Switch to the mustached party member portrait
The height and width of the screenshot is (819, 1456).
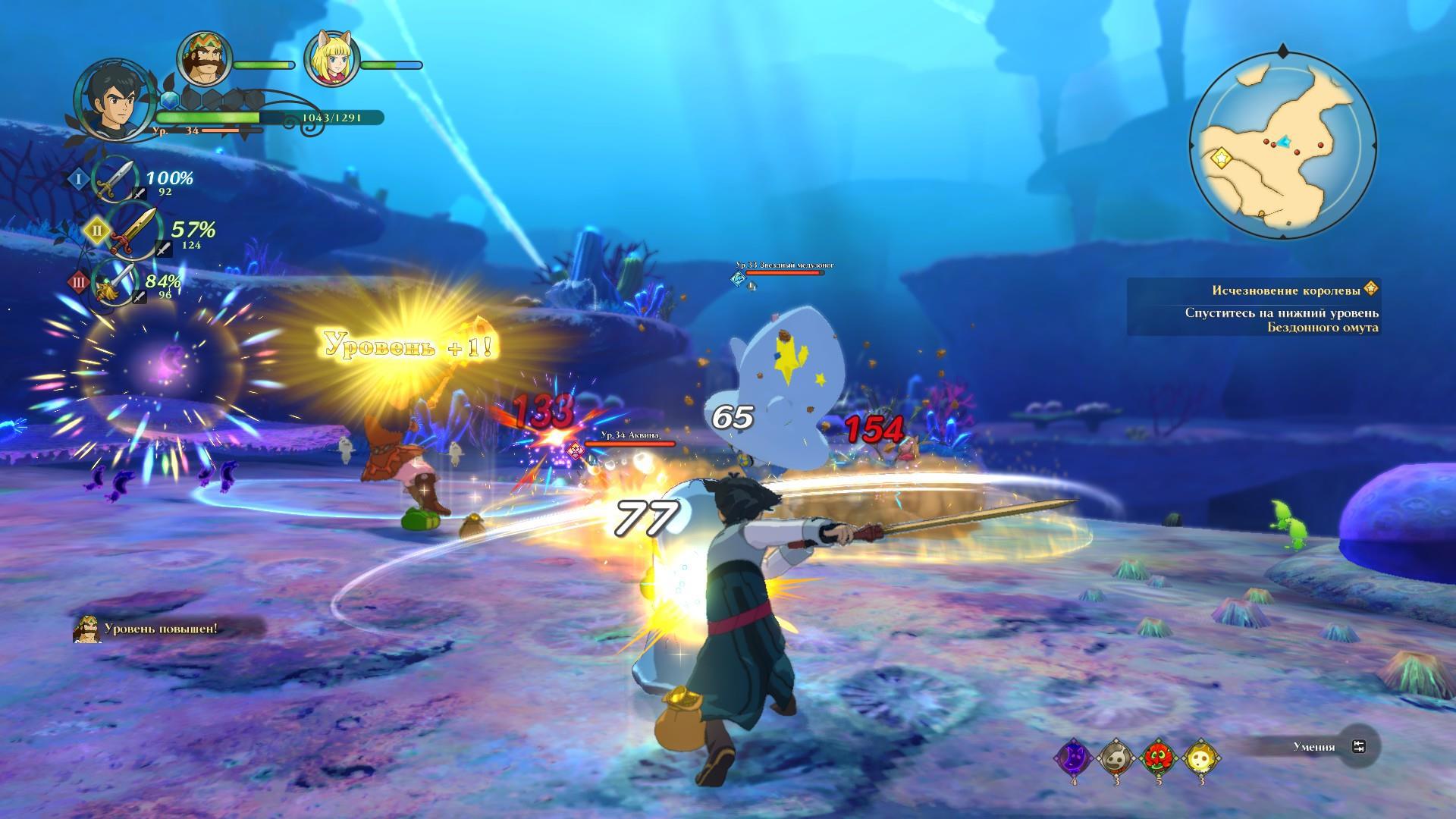202,61
